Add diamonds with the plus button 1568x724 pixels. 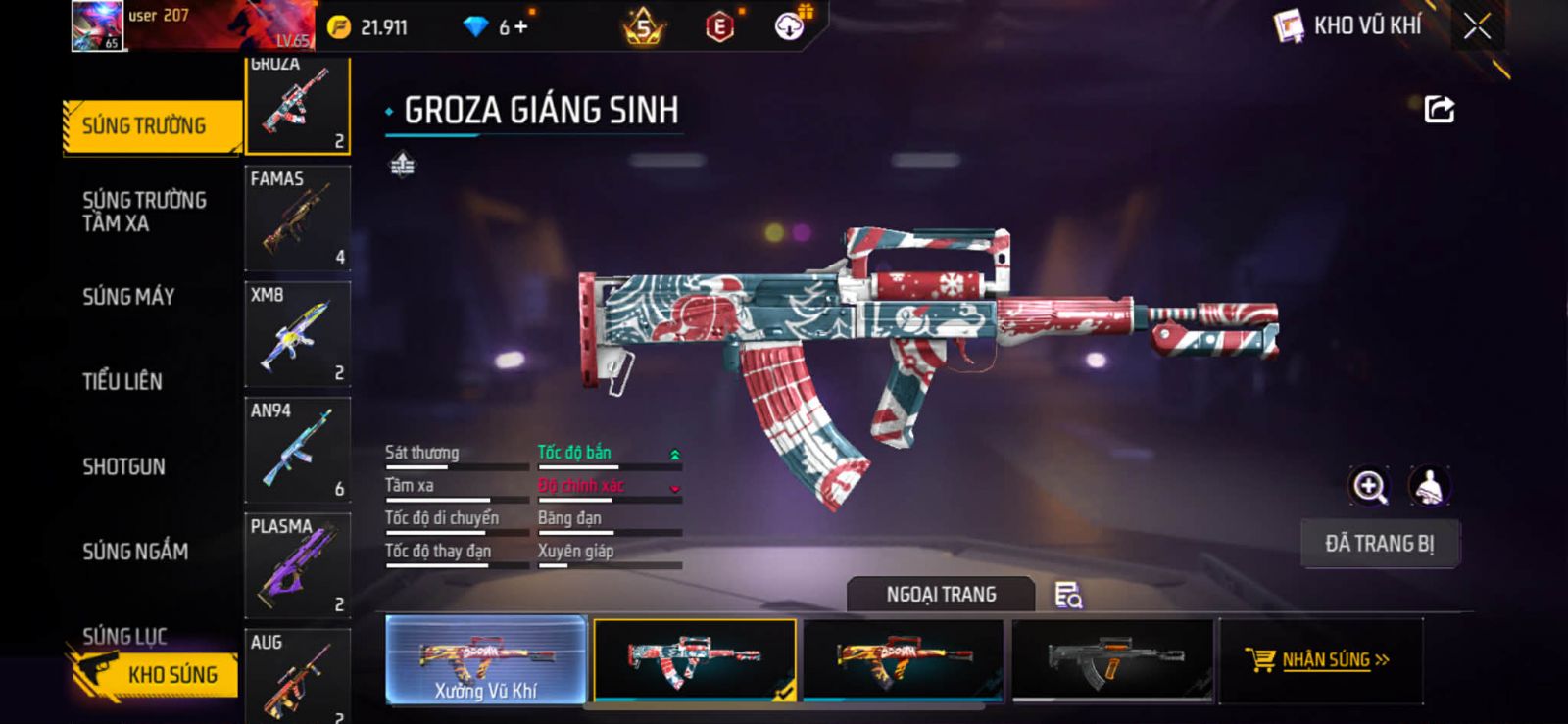tap(520, 27)
